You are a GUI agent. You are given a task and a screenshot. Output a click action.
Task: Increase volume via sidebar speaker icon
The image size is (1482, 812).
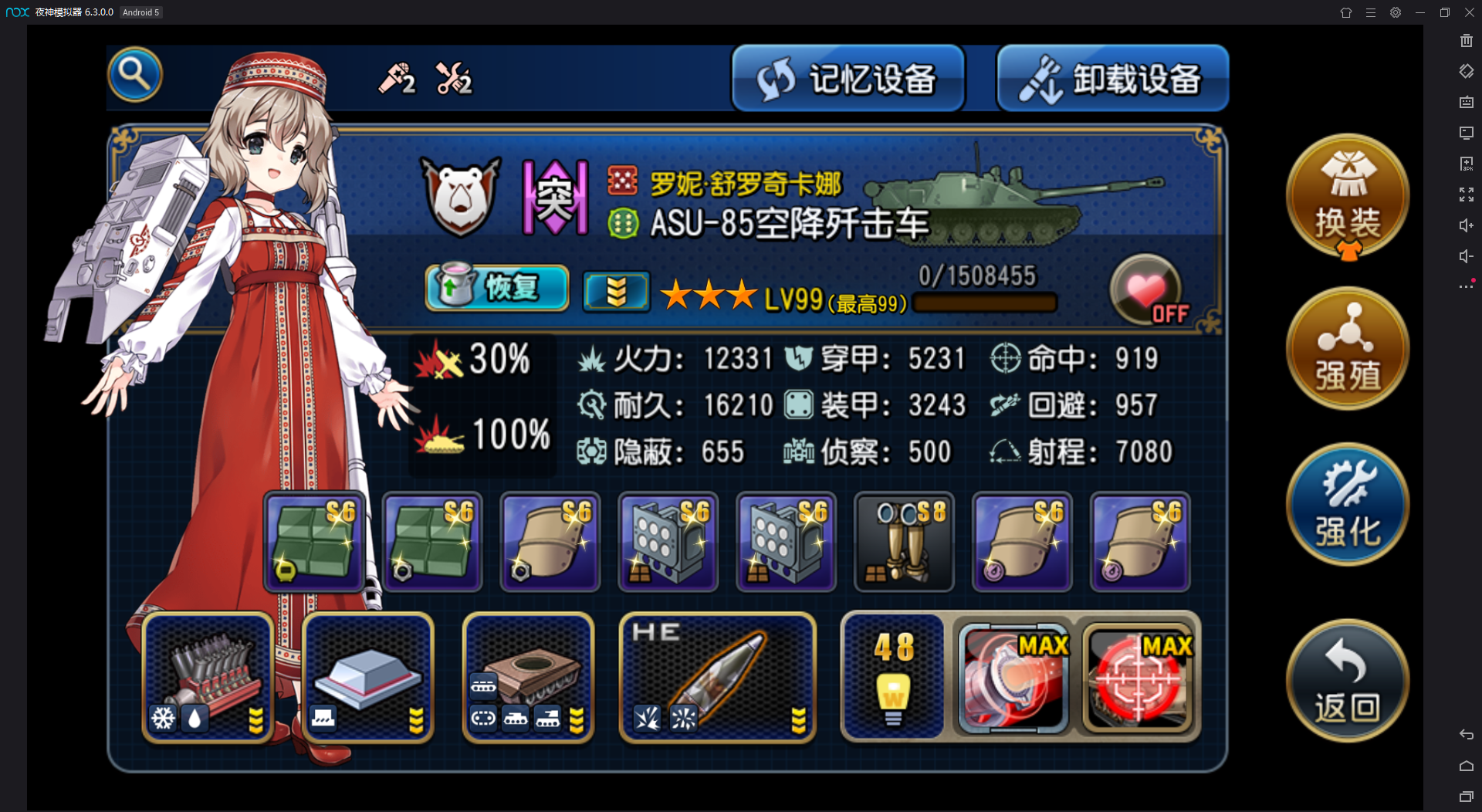[x=1466, y=225]
